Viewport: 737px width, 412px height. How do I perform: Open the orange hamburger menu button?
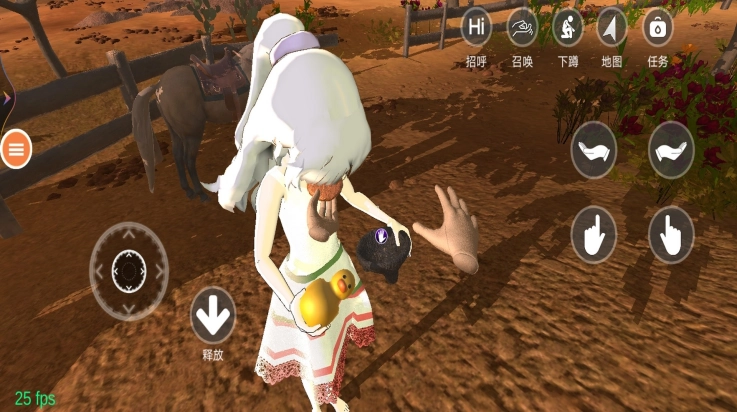point(16,149)
